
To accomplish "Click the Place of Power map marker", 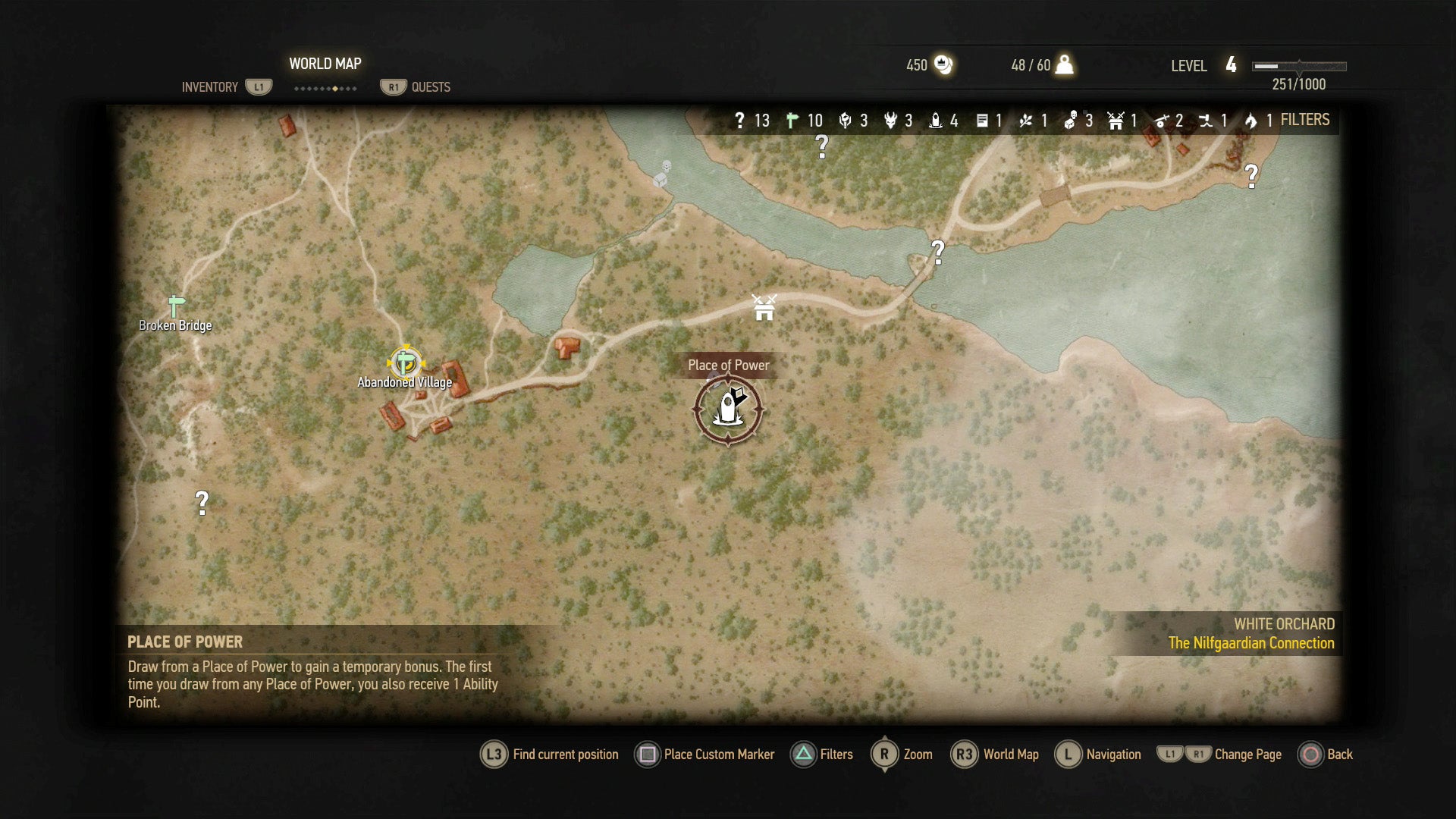I will click(728, 409).
